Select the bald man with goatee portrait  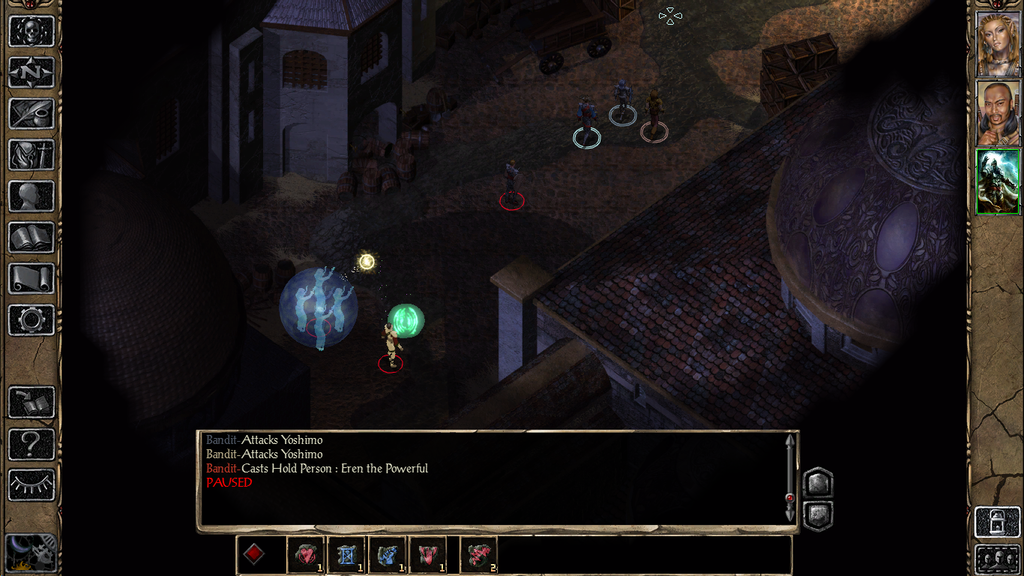[x=997, y=113]
